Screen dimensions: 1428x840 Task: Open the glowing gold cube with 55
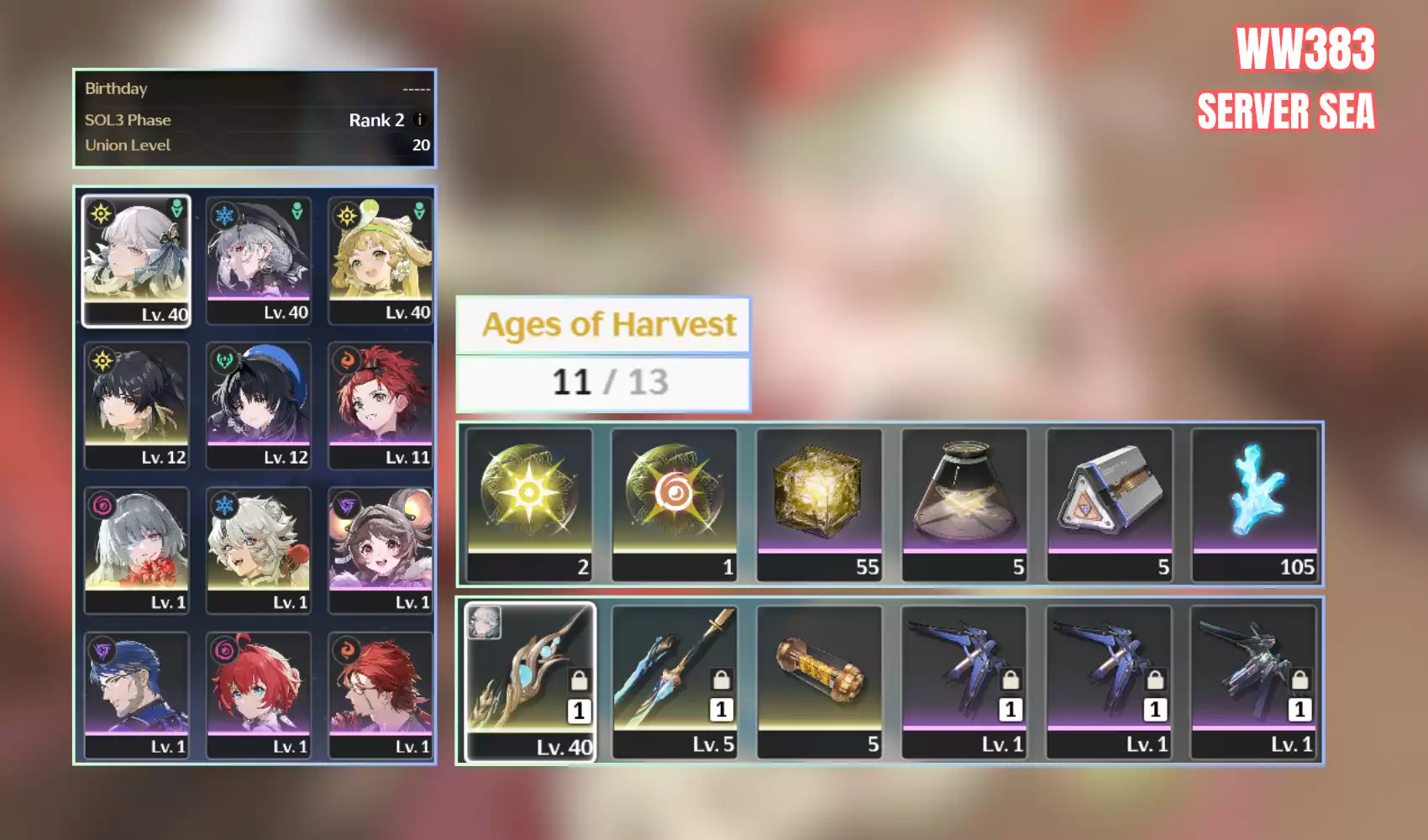[x=819, y=504]
